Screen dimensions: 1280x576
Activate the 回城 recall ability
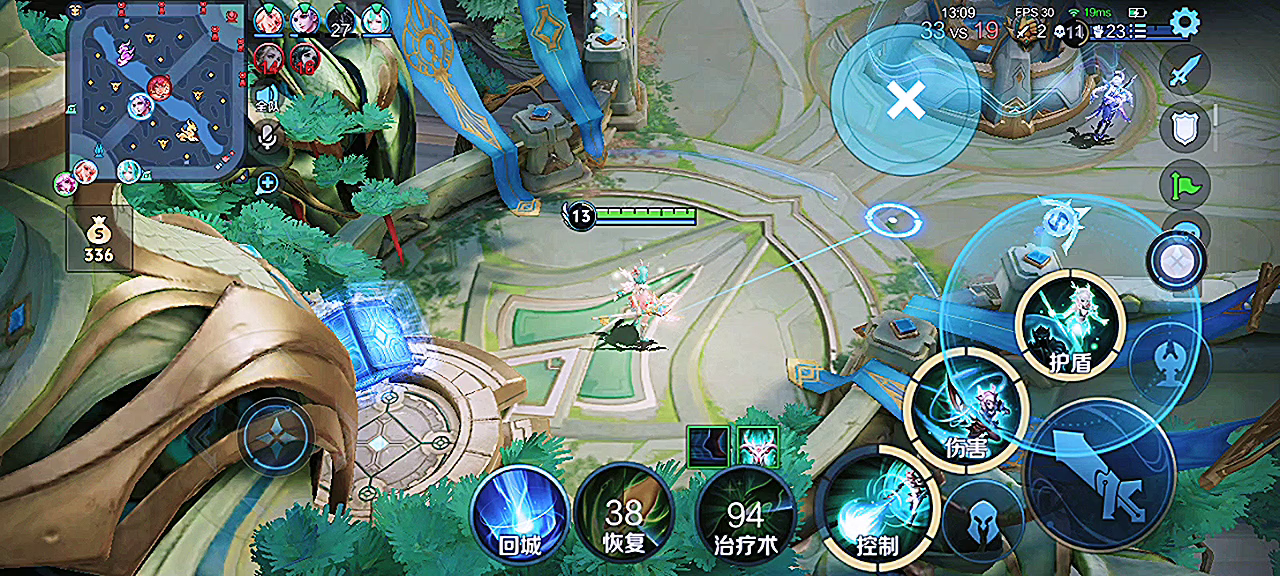(x=519, y=514)
